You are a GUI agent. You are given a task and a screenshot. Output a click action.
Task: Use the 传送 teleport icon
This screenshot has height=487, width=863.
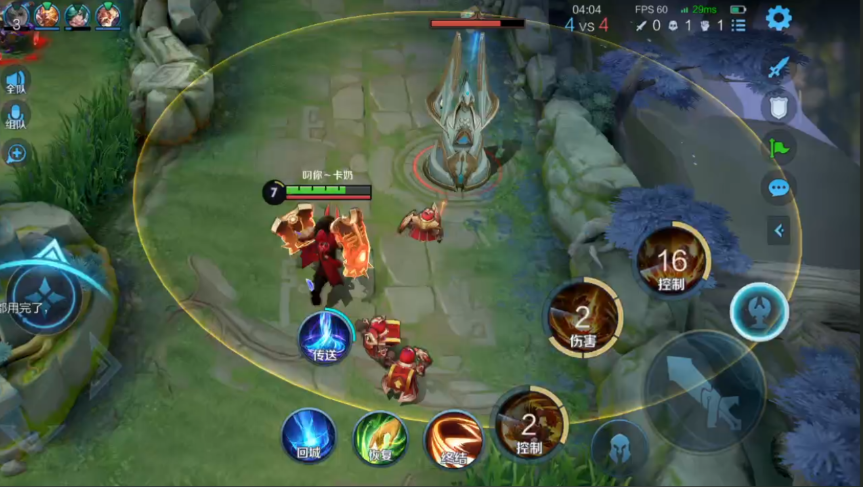tap(325, 337)
